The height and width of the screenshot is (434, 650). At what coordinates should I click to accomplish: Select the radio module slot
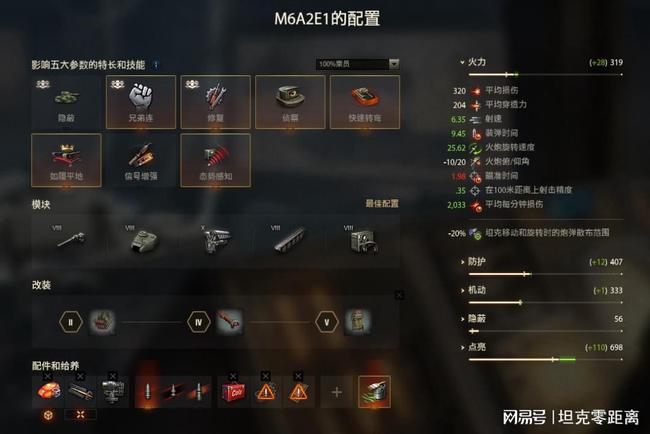[362, 241]
